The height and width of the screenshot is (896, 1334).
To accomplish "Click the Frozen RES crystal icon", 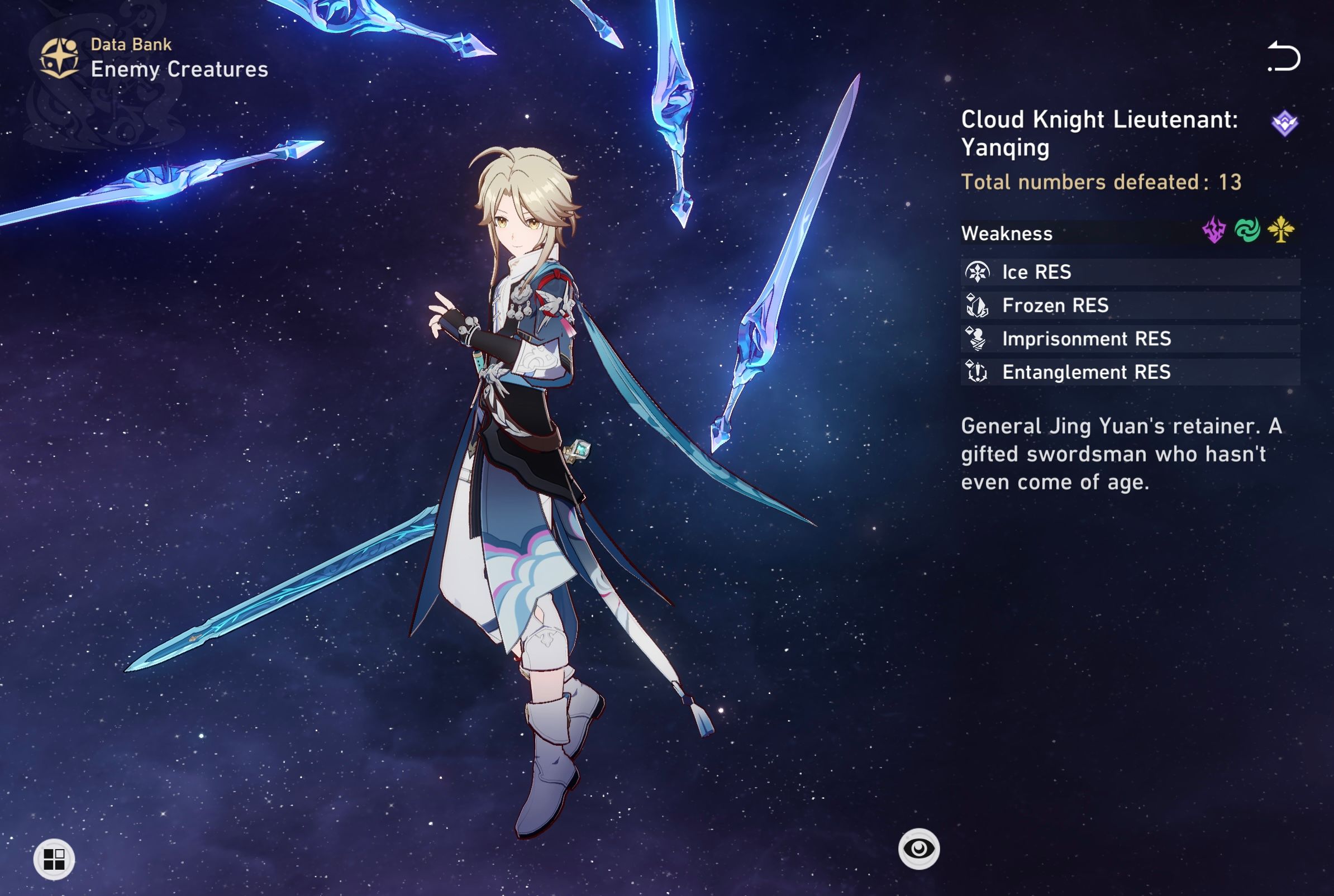I will [x=979, y=306].
